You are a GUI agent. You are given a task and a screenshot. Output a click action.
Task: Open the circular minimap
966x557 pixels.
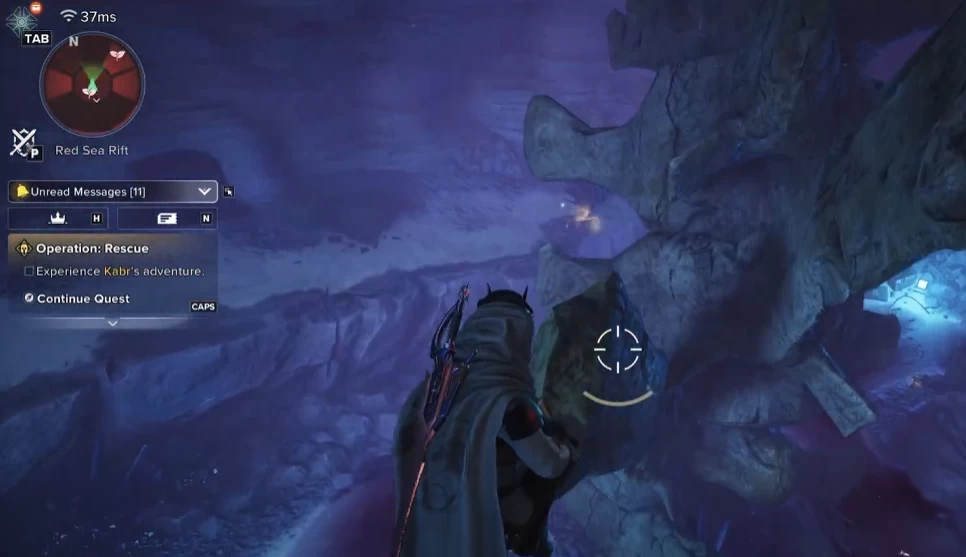point(92,84)
